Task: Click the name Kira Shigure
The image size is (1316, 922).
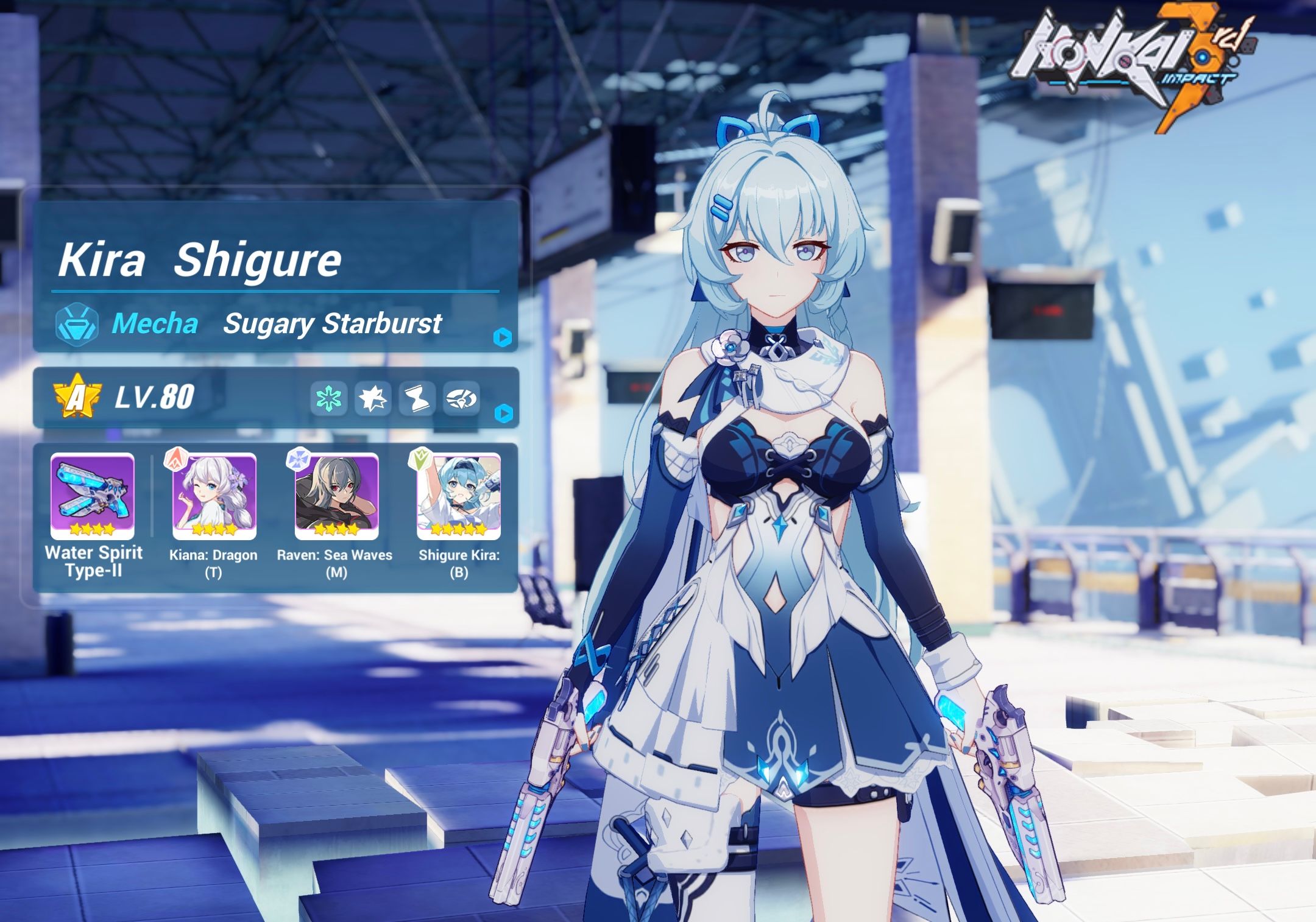Action: [x=201, y=262]
